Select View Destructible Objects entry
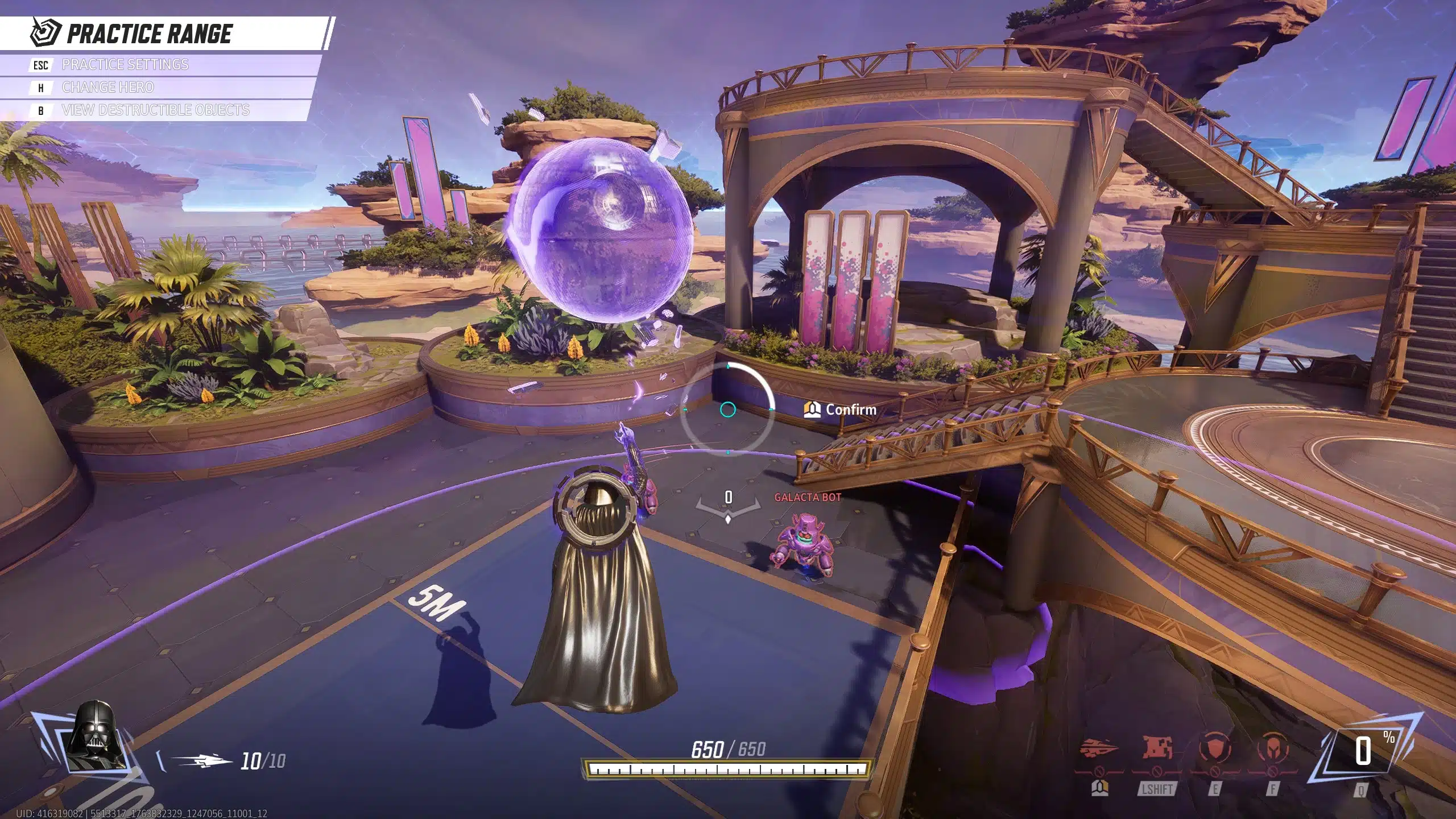This screenshot has height=819, width=1456. tap(155, 110)
